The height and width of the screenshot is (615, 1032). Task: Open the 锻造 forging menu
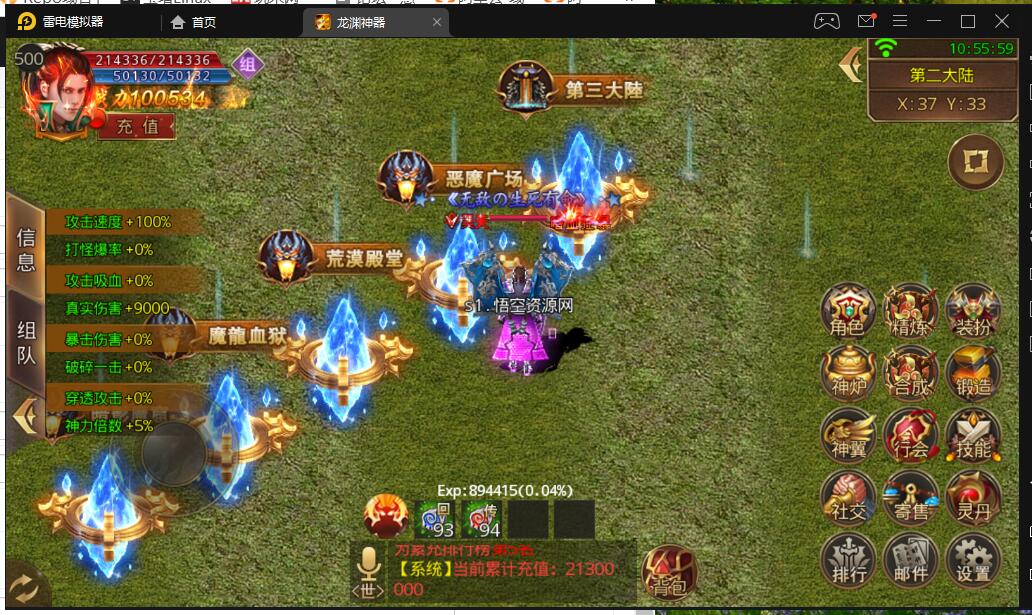coord(972,373)
